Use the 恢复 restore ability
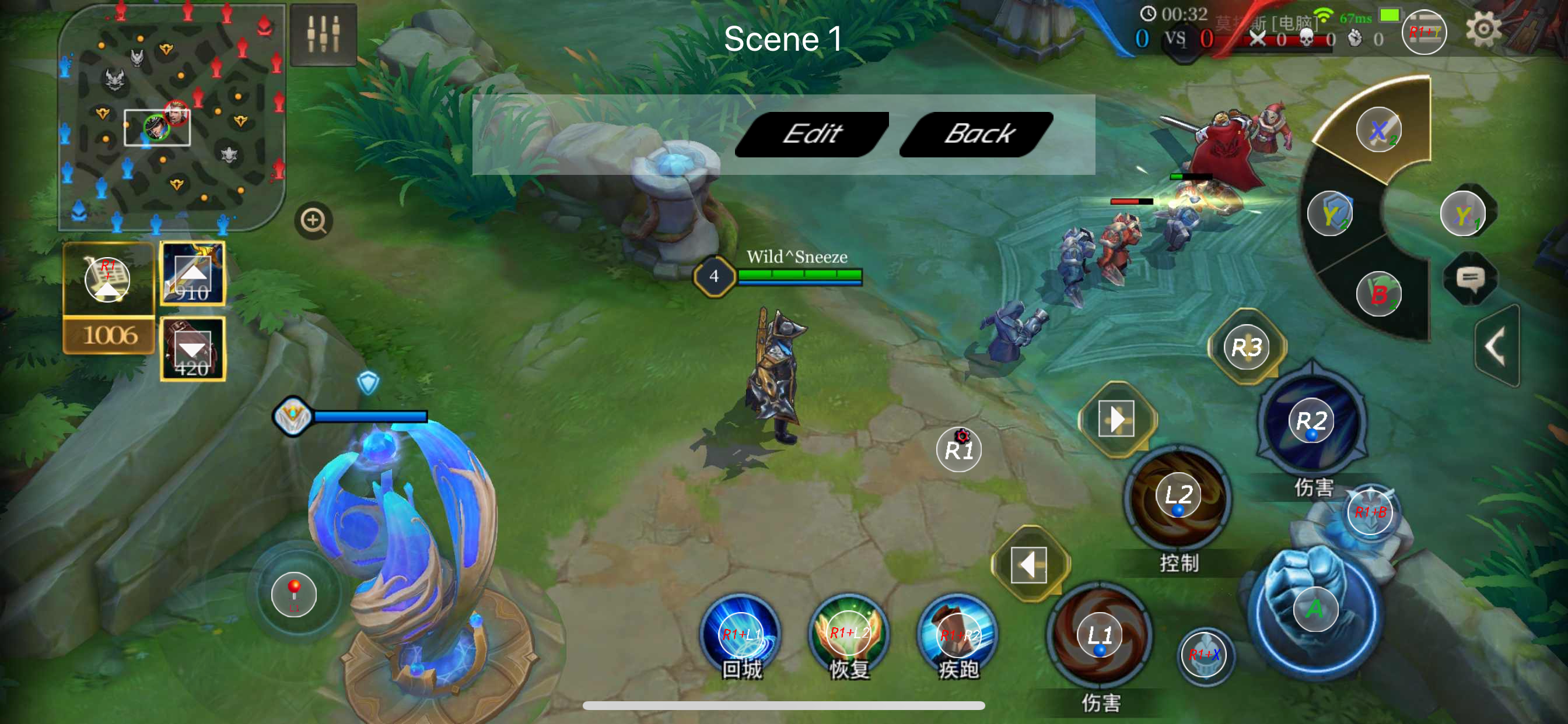 [x=849, y=633]
